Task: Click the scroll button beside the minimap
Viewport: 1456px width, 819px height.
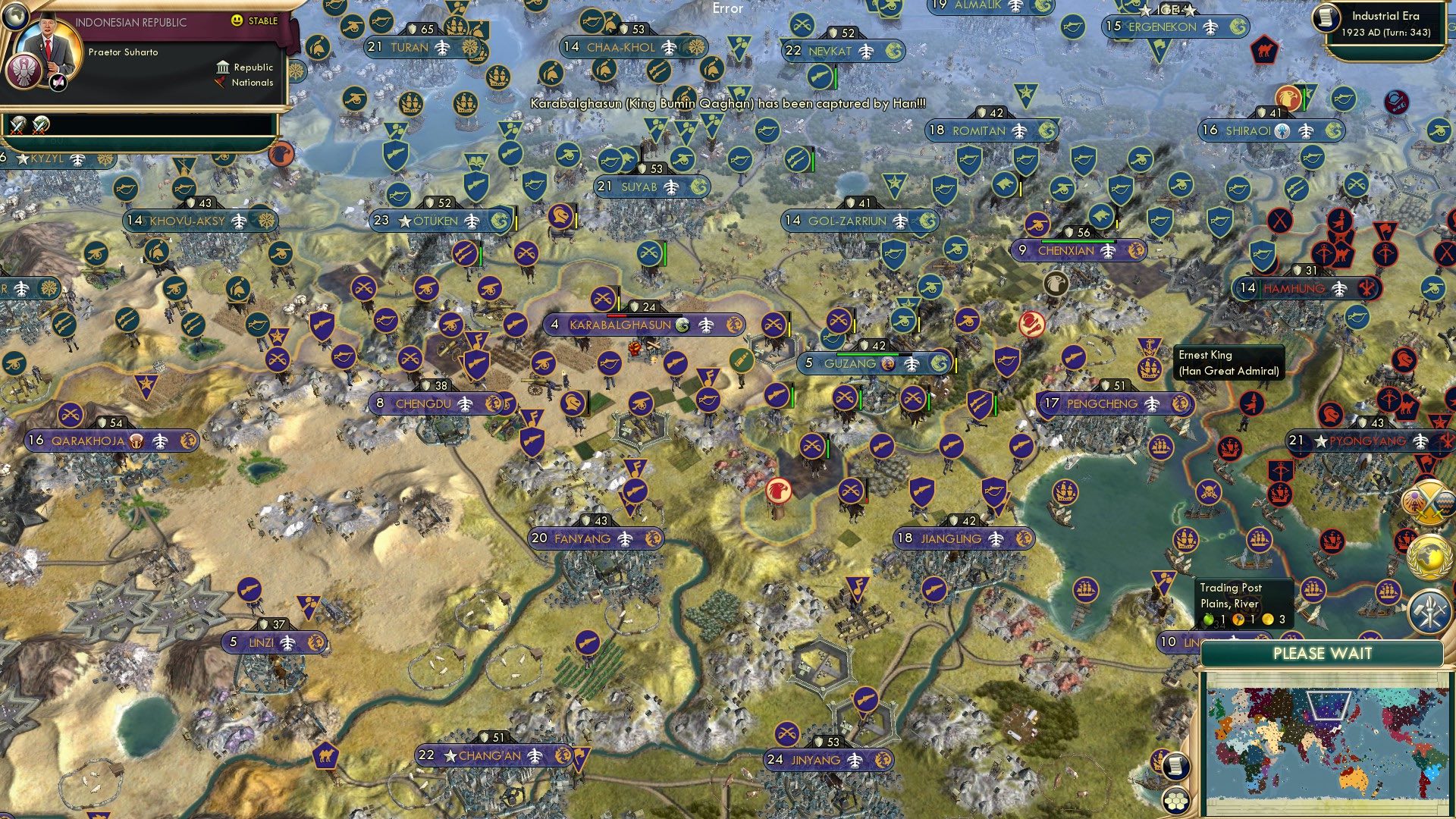Action: click(x=1175, y=766)
